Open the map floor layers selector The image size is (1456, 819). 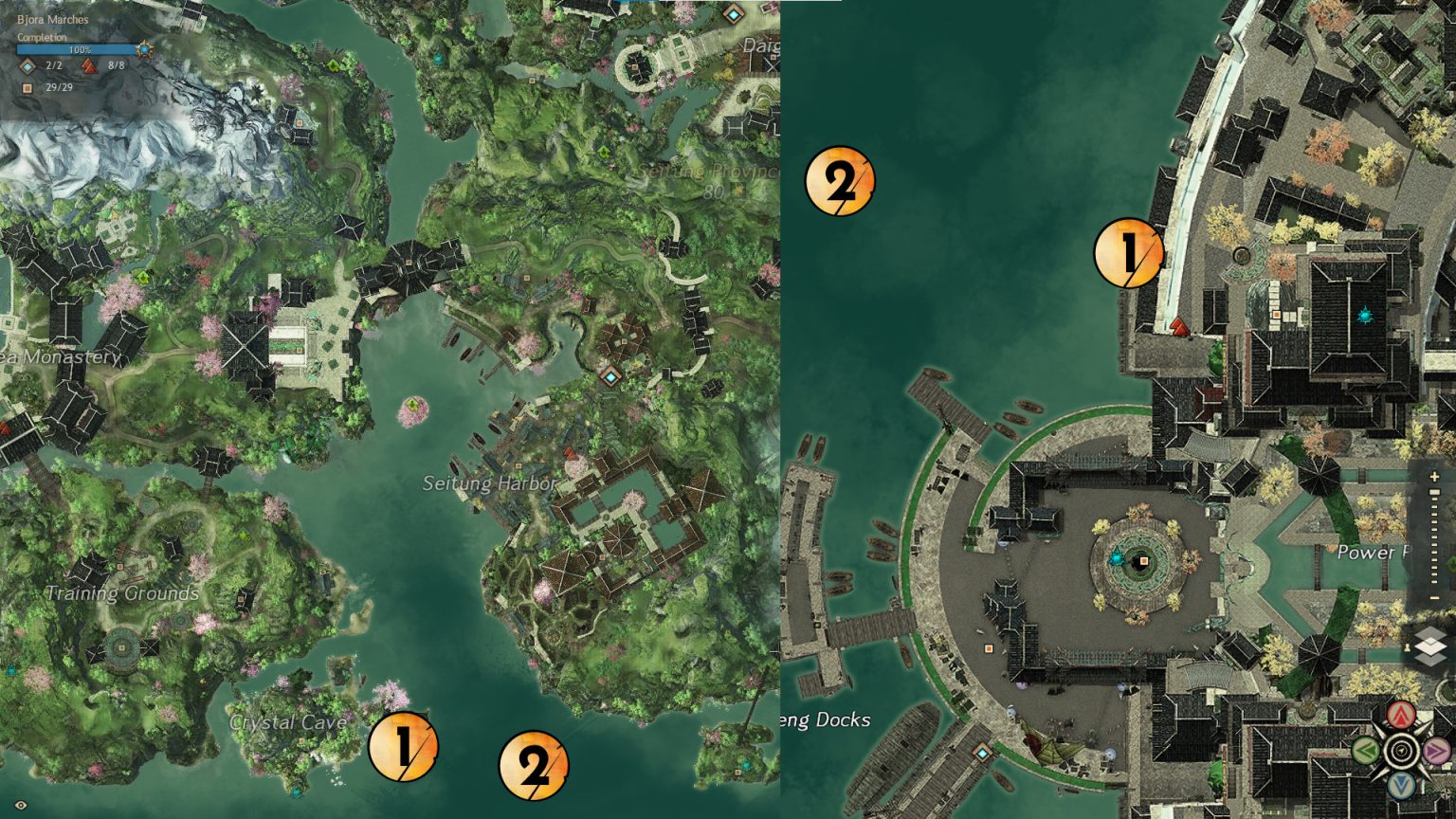(x=1429, y=647)
